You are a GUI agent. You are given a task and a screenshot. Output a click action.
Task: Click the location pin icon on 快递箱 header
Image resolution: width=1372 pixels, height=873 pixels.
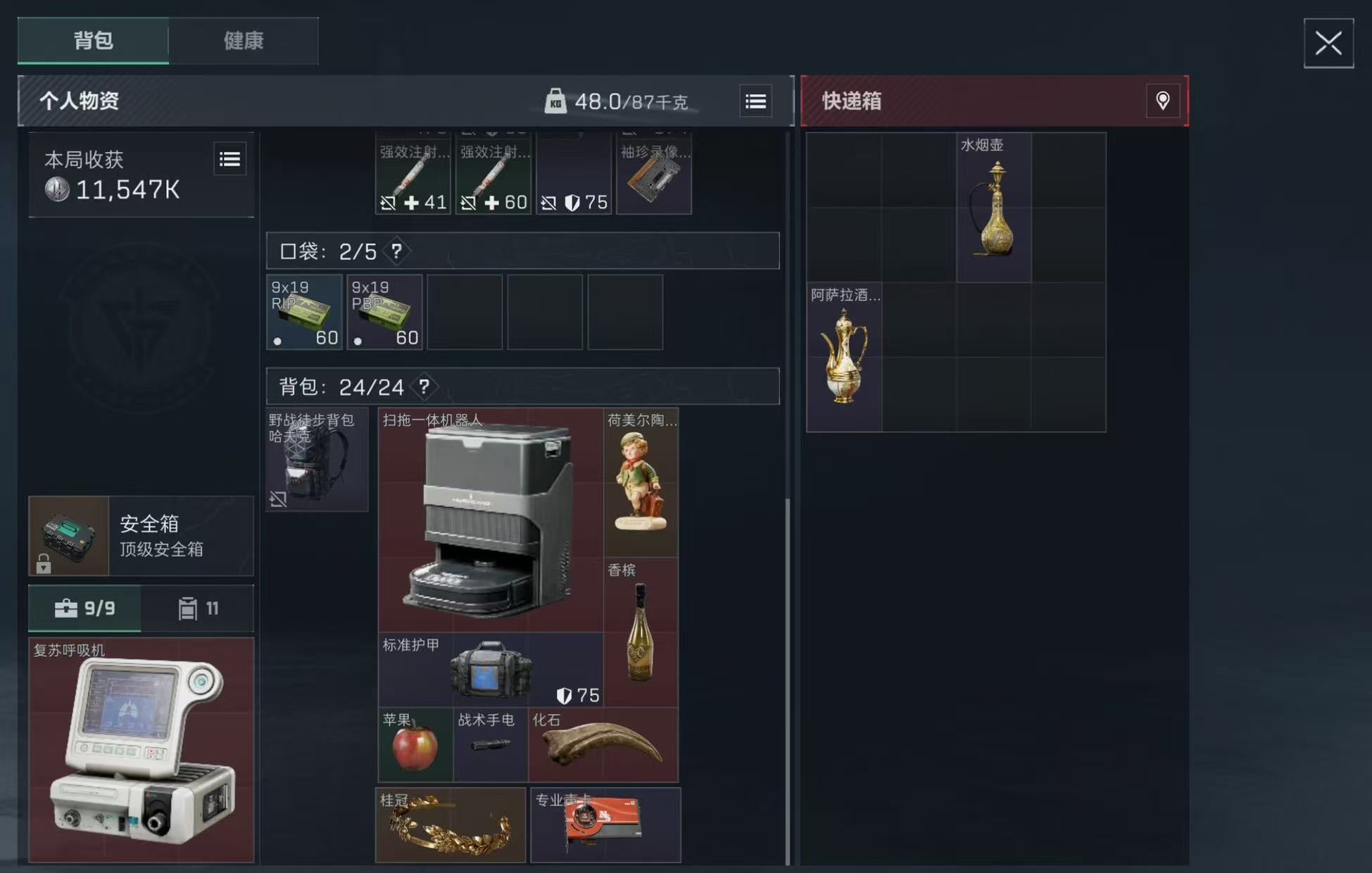coord(1163,101)
